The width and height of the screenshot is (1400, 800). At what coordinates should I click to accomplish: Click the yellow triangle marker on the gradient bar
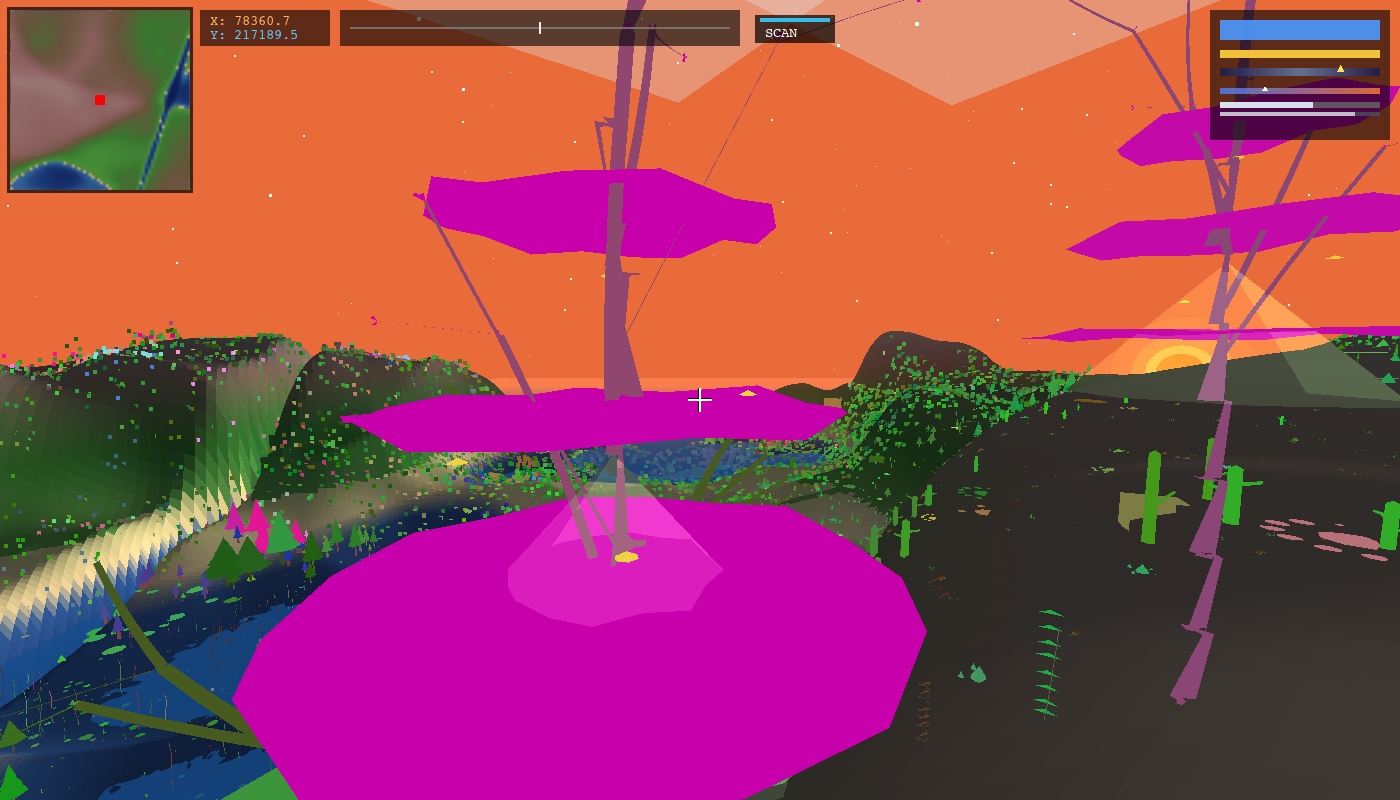coord(1340,69)
